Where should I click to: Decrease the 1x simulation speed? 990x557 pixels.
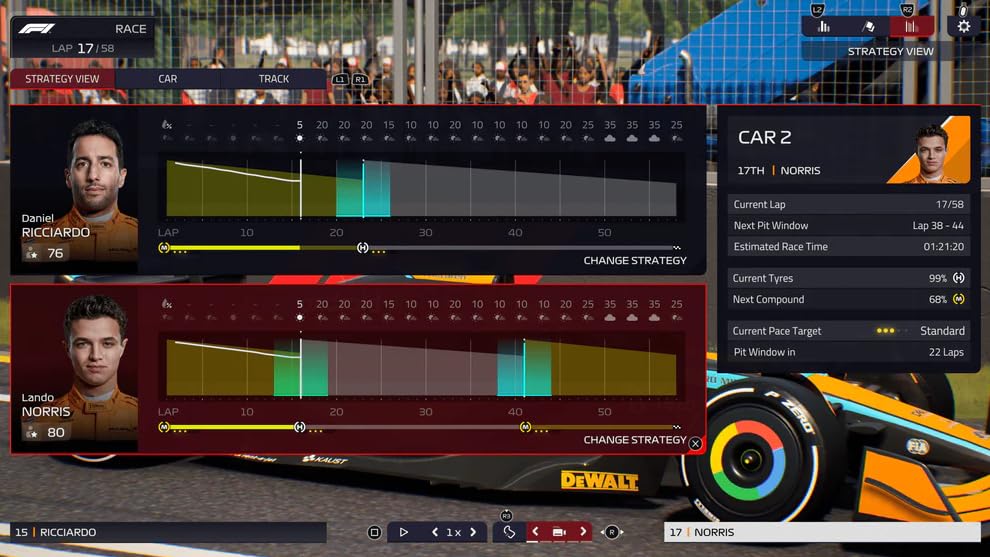pyautogui.click(x=435, y=533)
